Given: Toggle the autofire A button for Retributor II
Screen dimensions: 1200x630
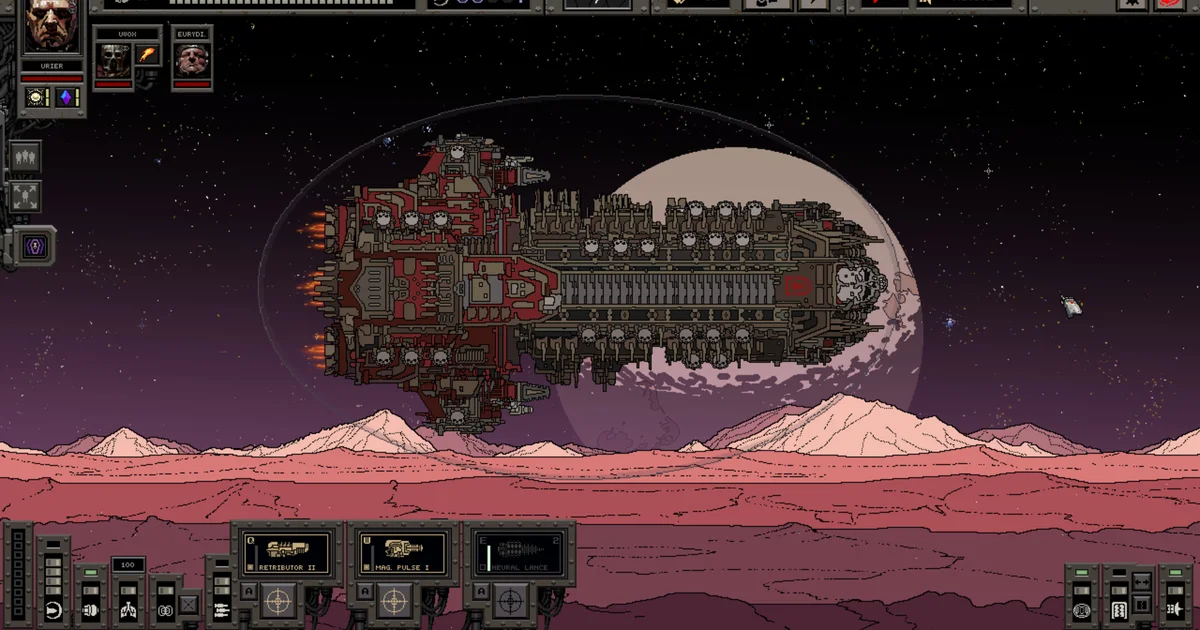Looking at the screenshot, I should click(249, 593).
